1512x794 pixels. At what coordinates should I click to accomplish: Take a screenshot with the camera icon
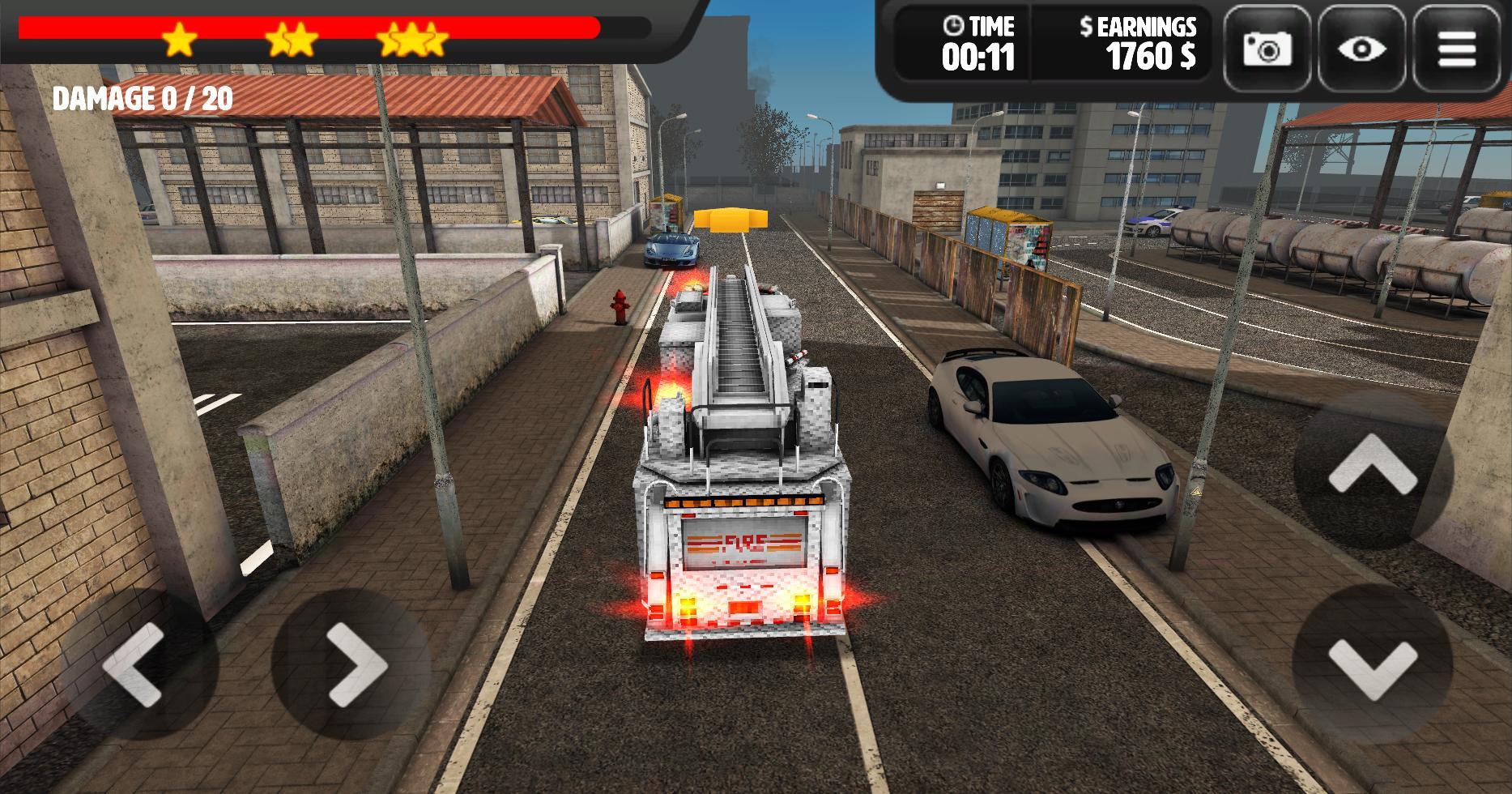(x=1268, y=49)
